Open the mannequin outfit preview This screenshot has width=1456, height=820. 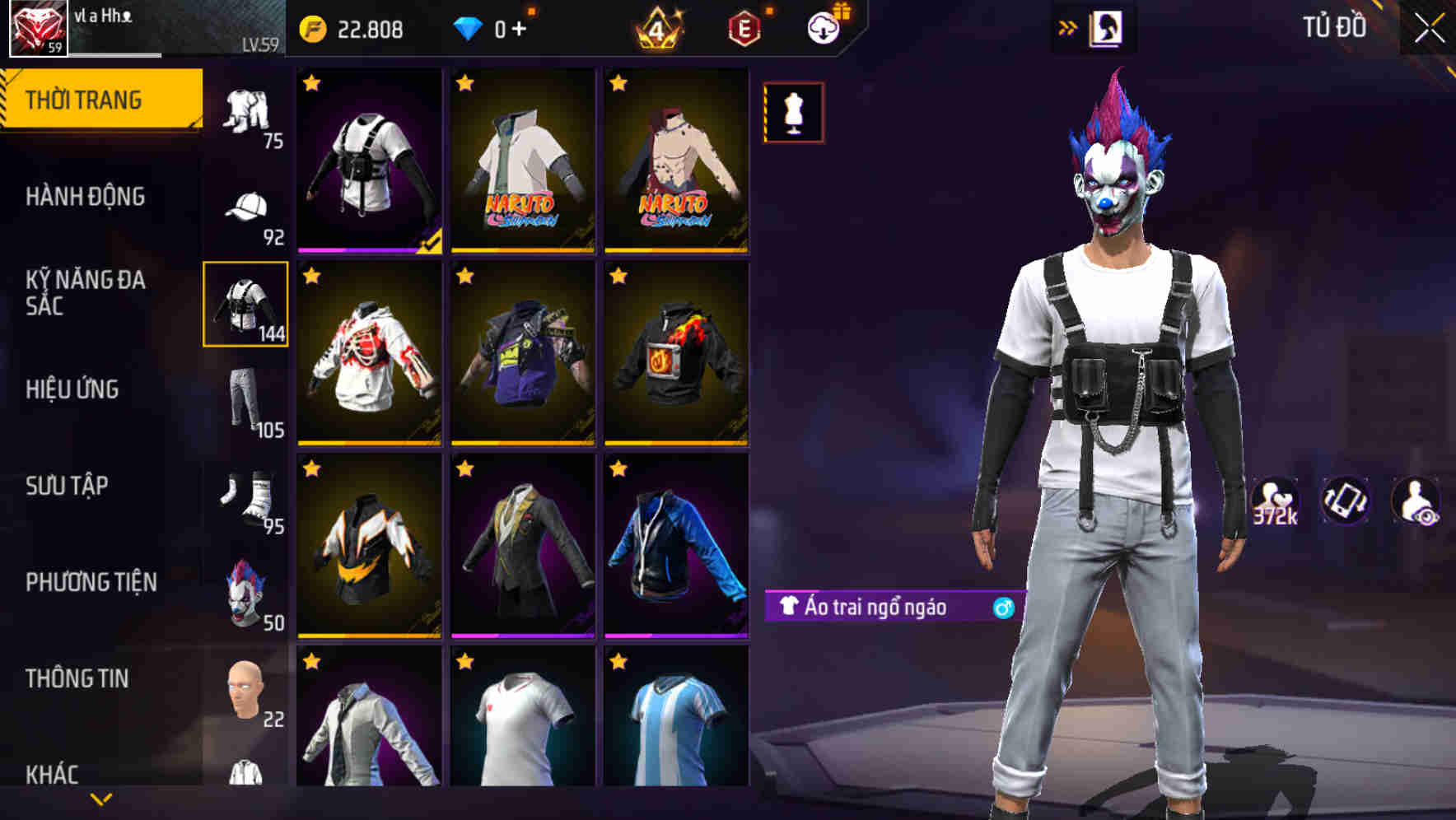(x=792, y=113)
